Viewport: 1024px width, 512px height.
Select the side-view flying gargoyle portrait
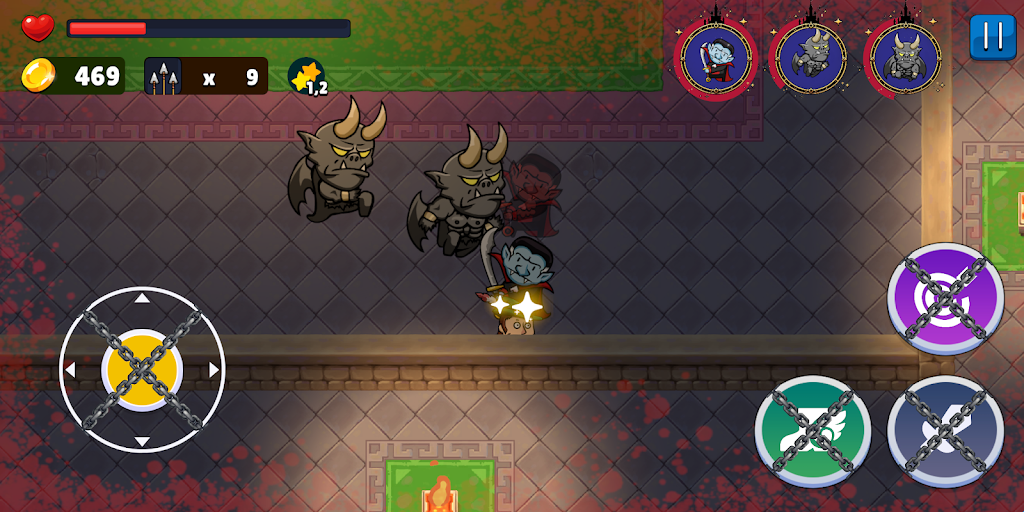click(x=811, y=59)
